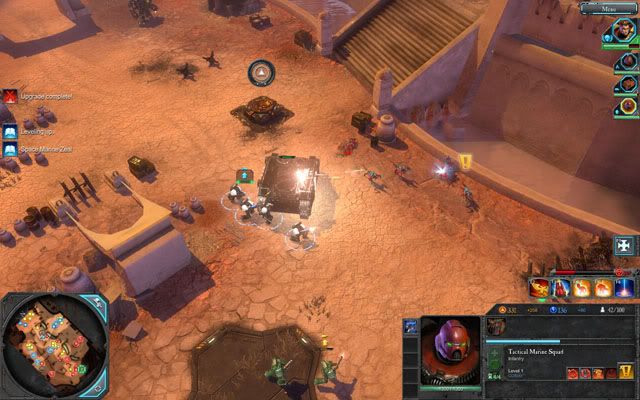640x400 pixels.
Task: Select the hero commander portrait
Action: click(626, 31)
